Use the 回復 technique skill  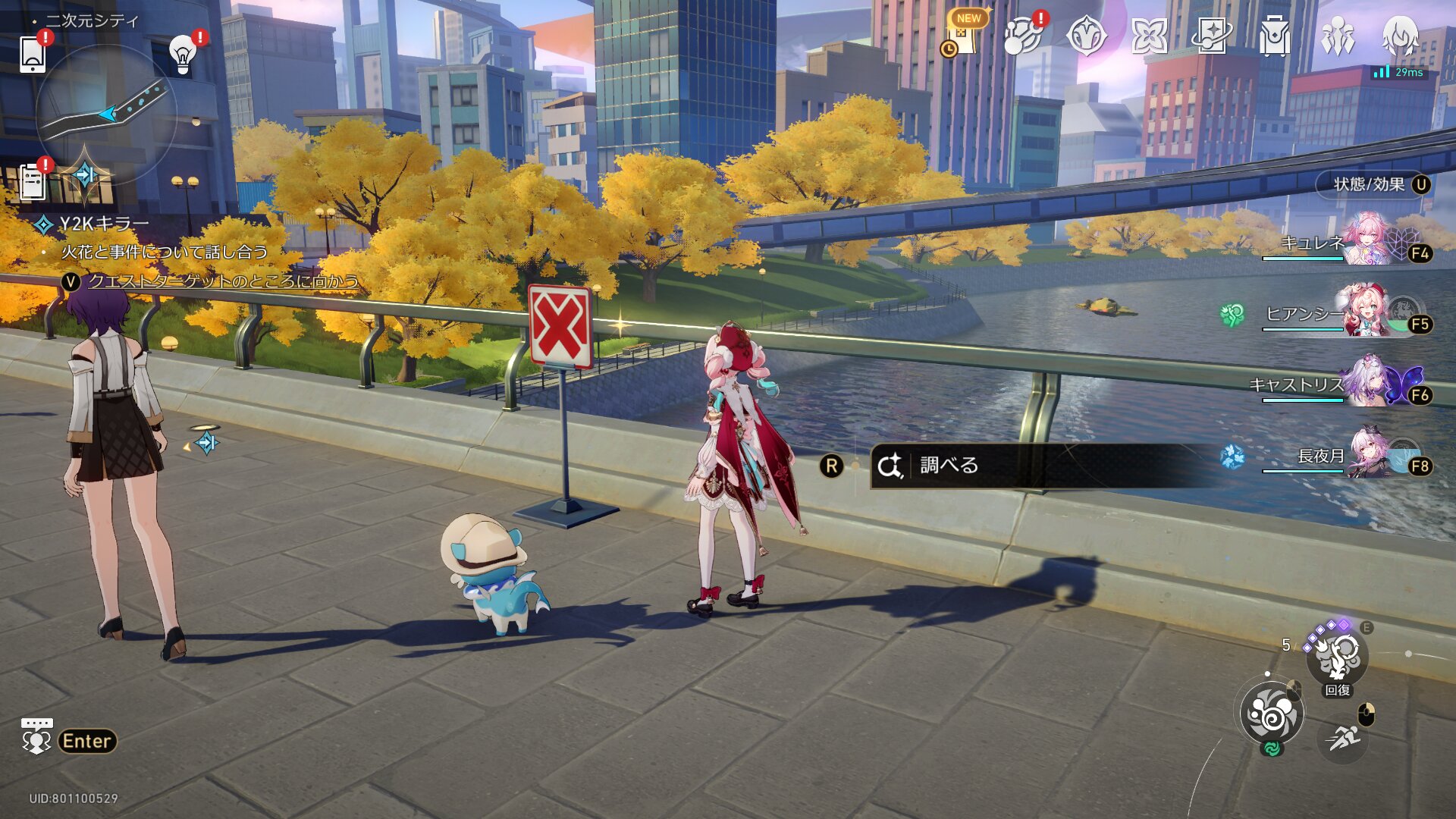click(1337, 657)
